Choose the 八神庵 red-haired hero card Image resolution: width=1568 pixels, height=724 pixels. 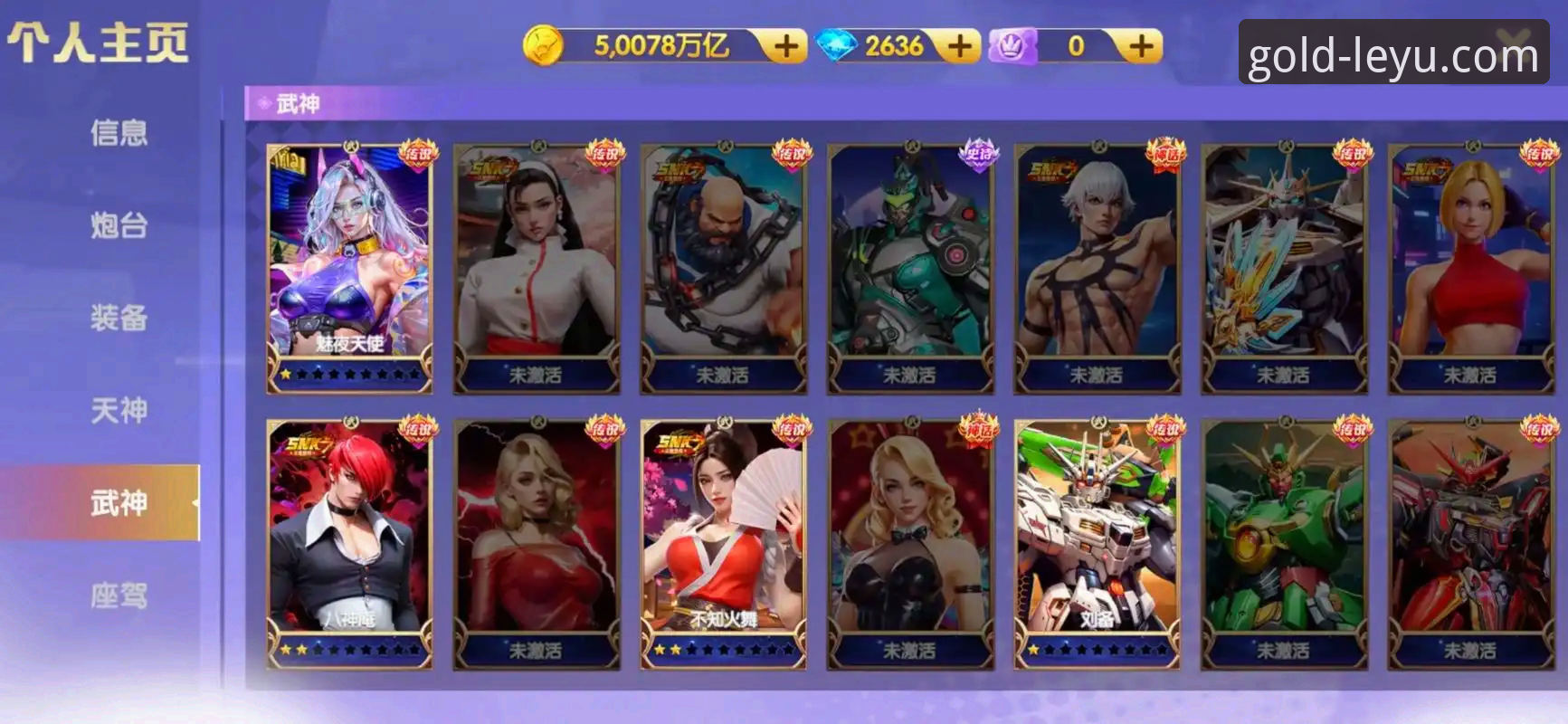click(x=349, y=543)
